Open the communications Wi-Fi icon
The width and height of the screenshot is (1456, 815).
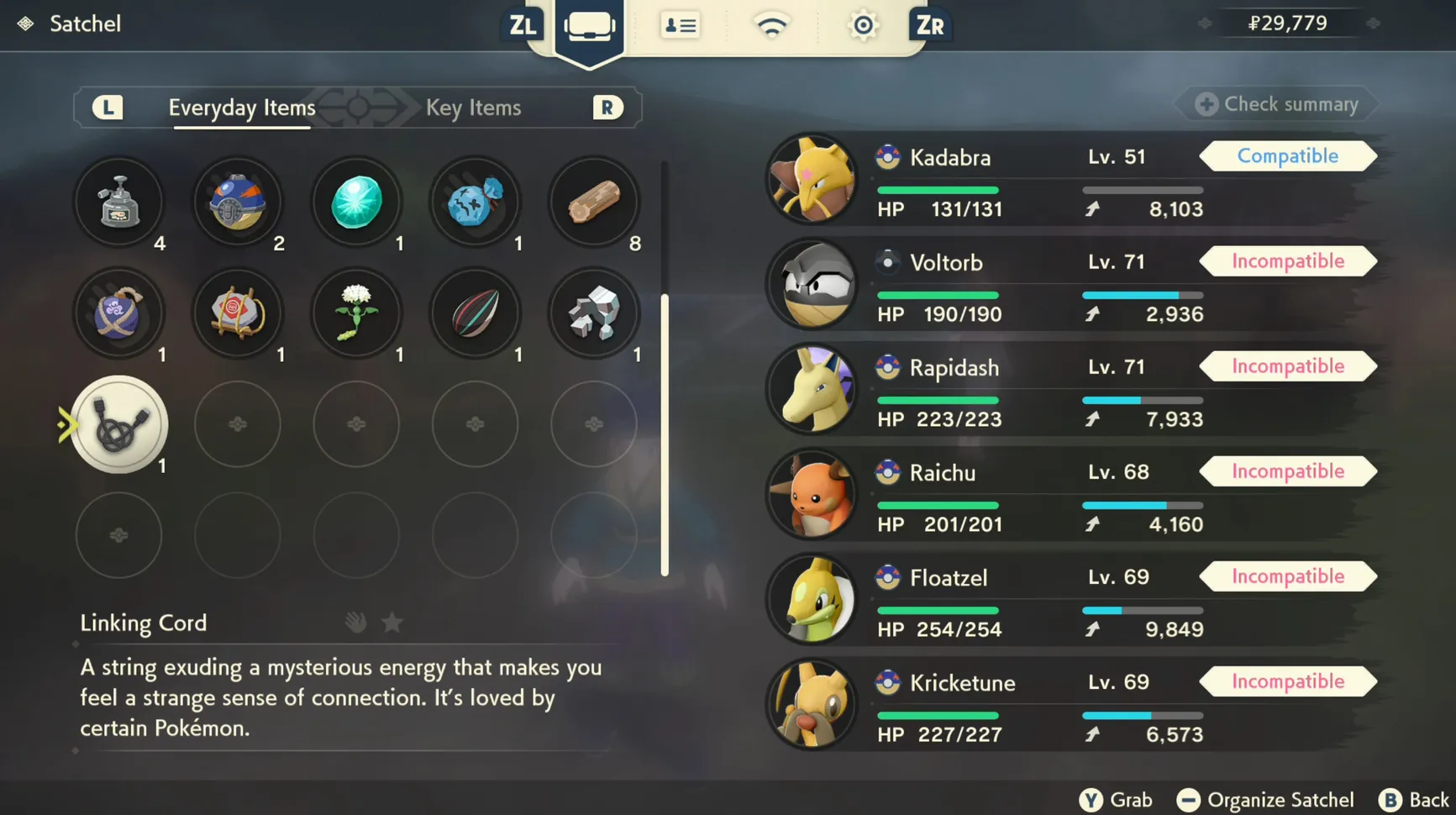click(771, 25)
